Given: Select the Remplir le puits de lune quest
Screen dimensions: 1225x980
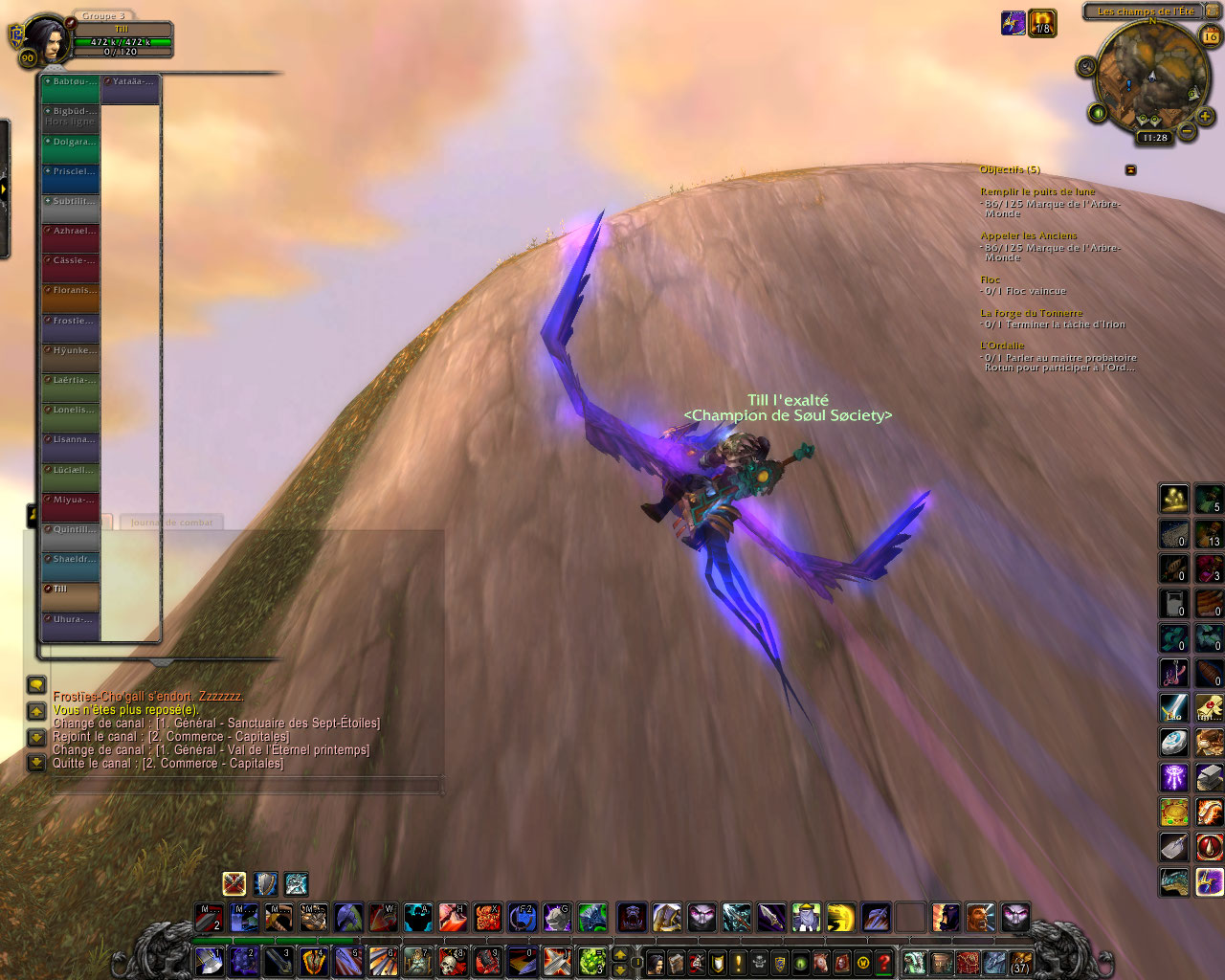Looking at the screenshot, I should 1037,191.
